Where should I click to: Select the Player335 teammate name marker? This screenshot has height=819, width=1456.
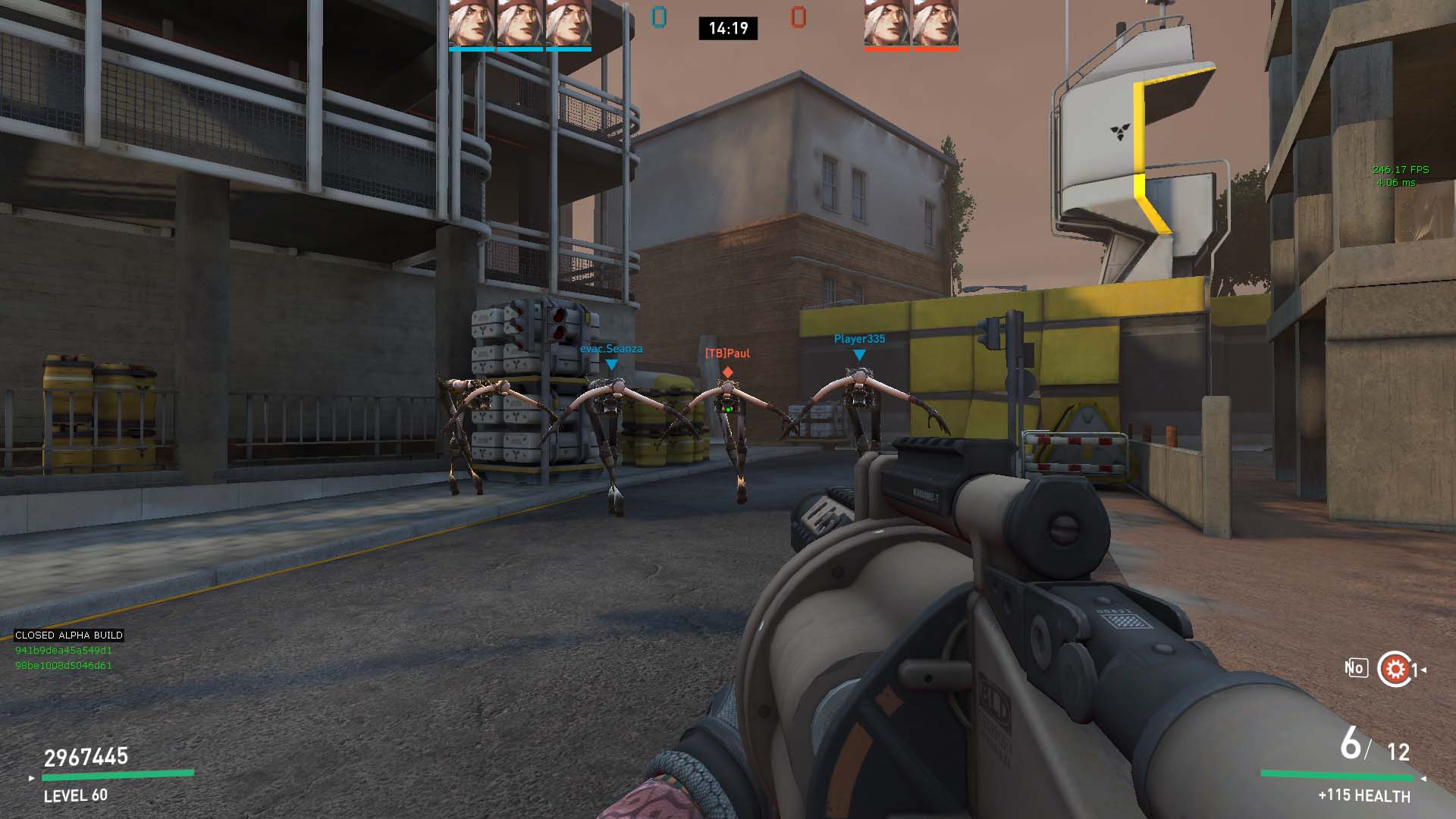pos(859,339)
